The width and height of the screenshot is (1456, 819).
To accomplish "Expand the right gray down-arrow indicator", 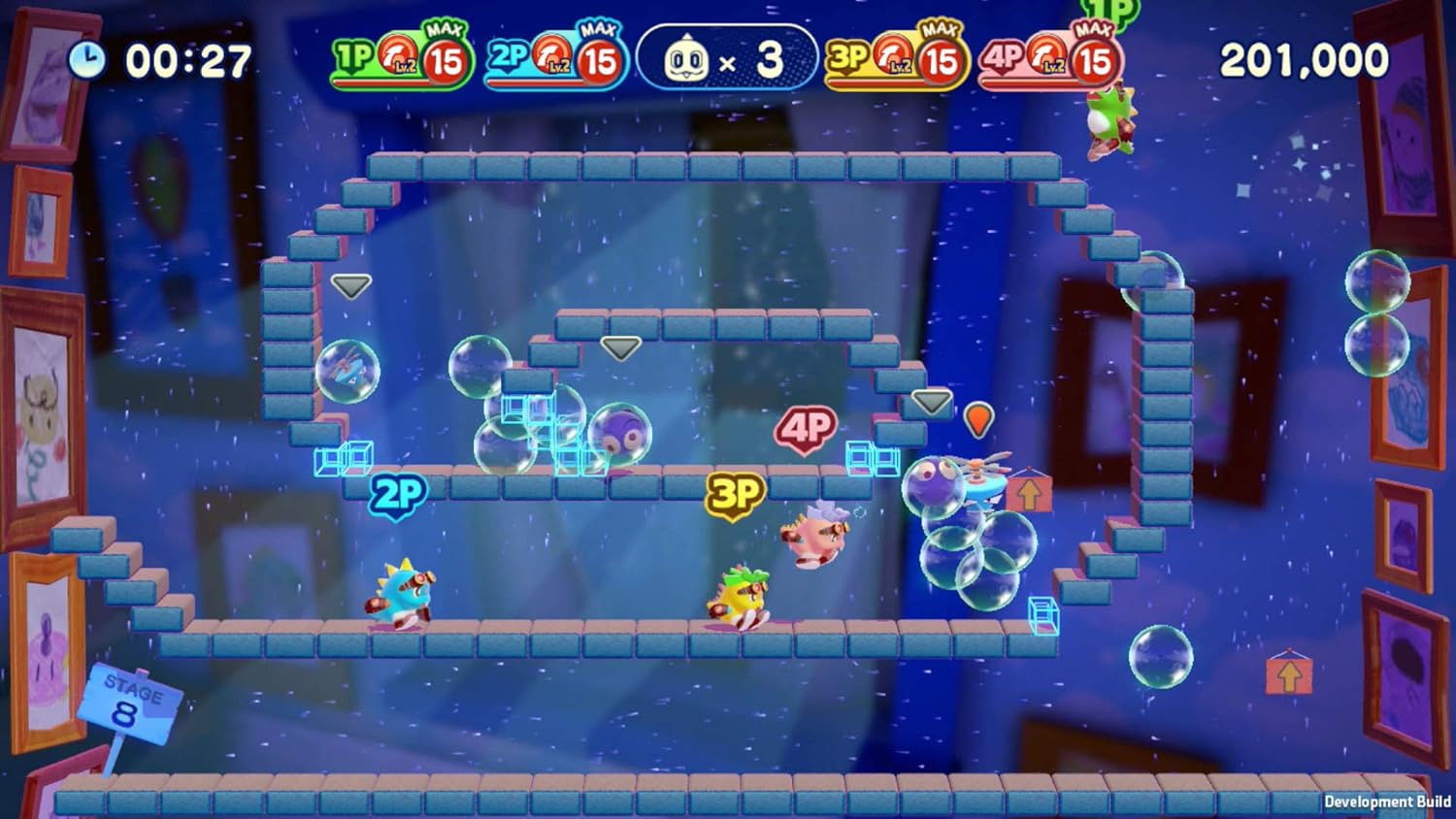I will tap(931, 400).
